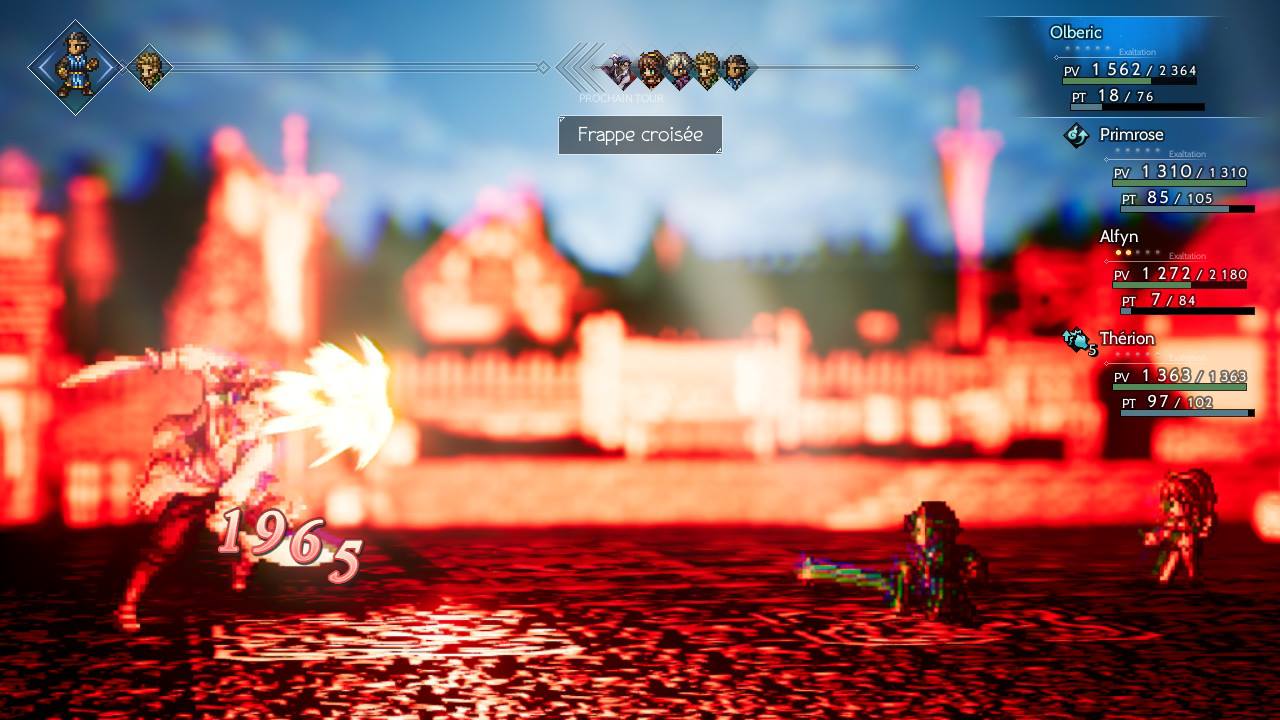Image resolution: width=1280 pixels, height=720 pixels.
Task: Select the dark enemy portrait in next-turn order
Action: 619,69
